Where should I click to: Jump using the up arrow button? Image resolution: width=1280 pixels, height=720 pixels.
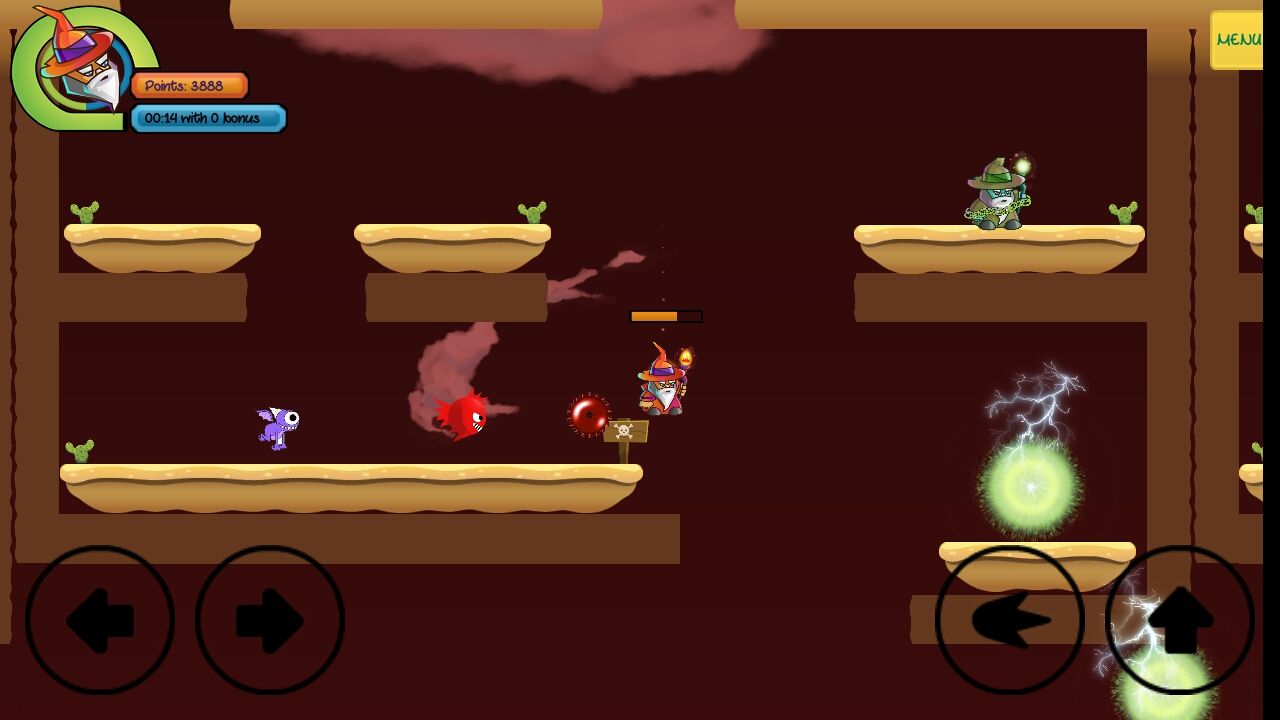(1180, 620)
